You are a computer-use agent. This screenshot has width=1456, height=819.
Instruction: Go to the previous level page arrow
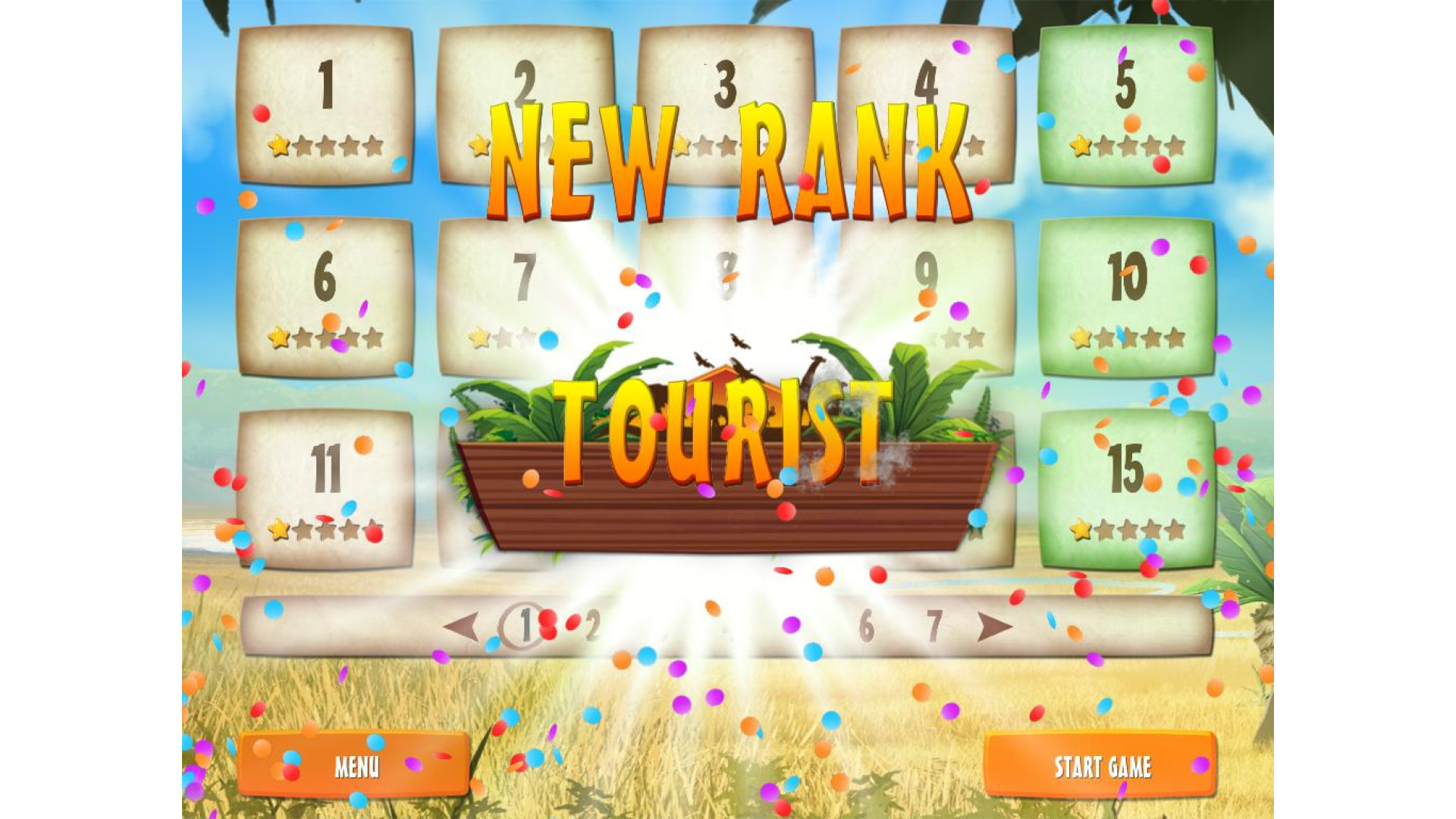pyautogui.click(x=461, y=626)
